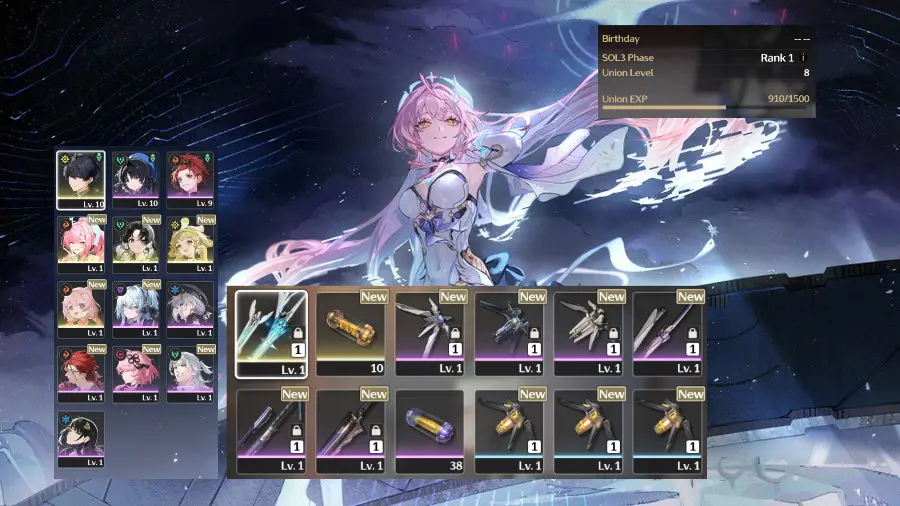
Task: Select the red-haired character wearing glasses
Action: [81, 374]
